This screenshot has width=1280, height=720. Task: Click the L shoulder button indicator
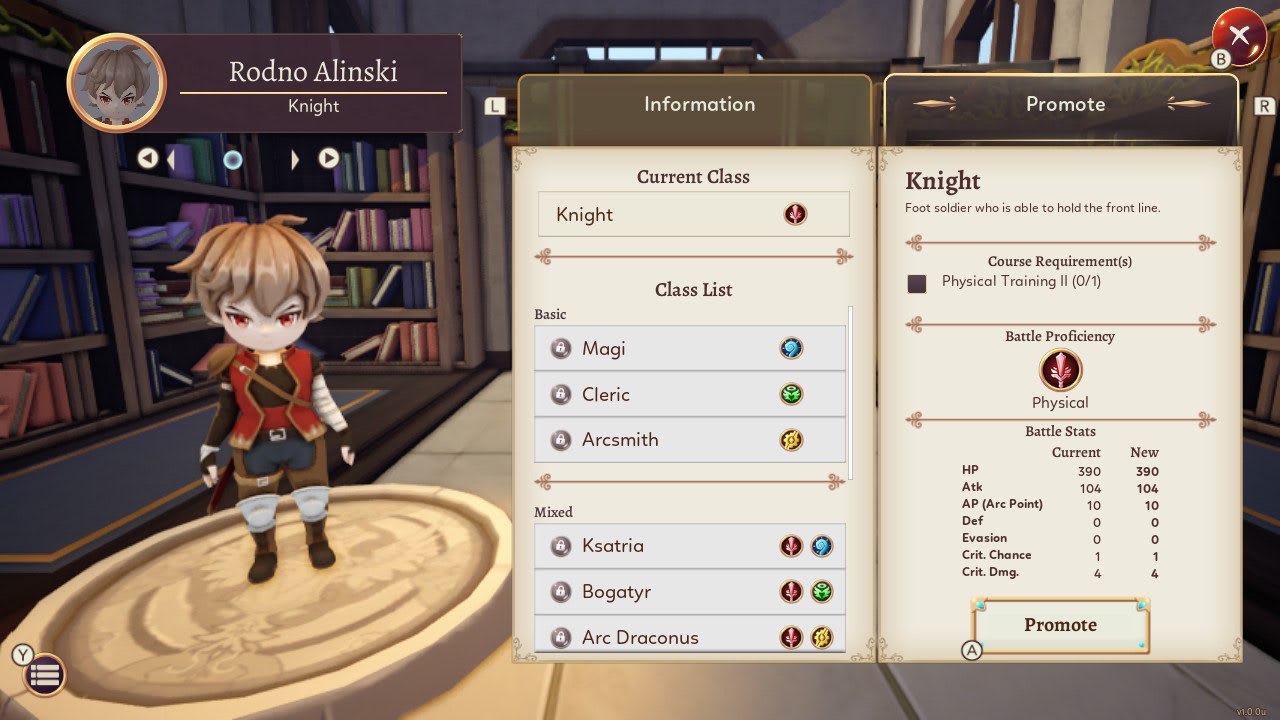click(x=494, y=104)
